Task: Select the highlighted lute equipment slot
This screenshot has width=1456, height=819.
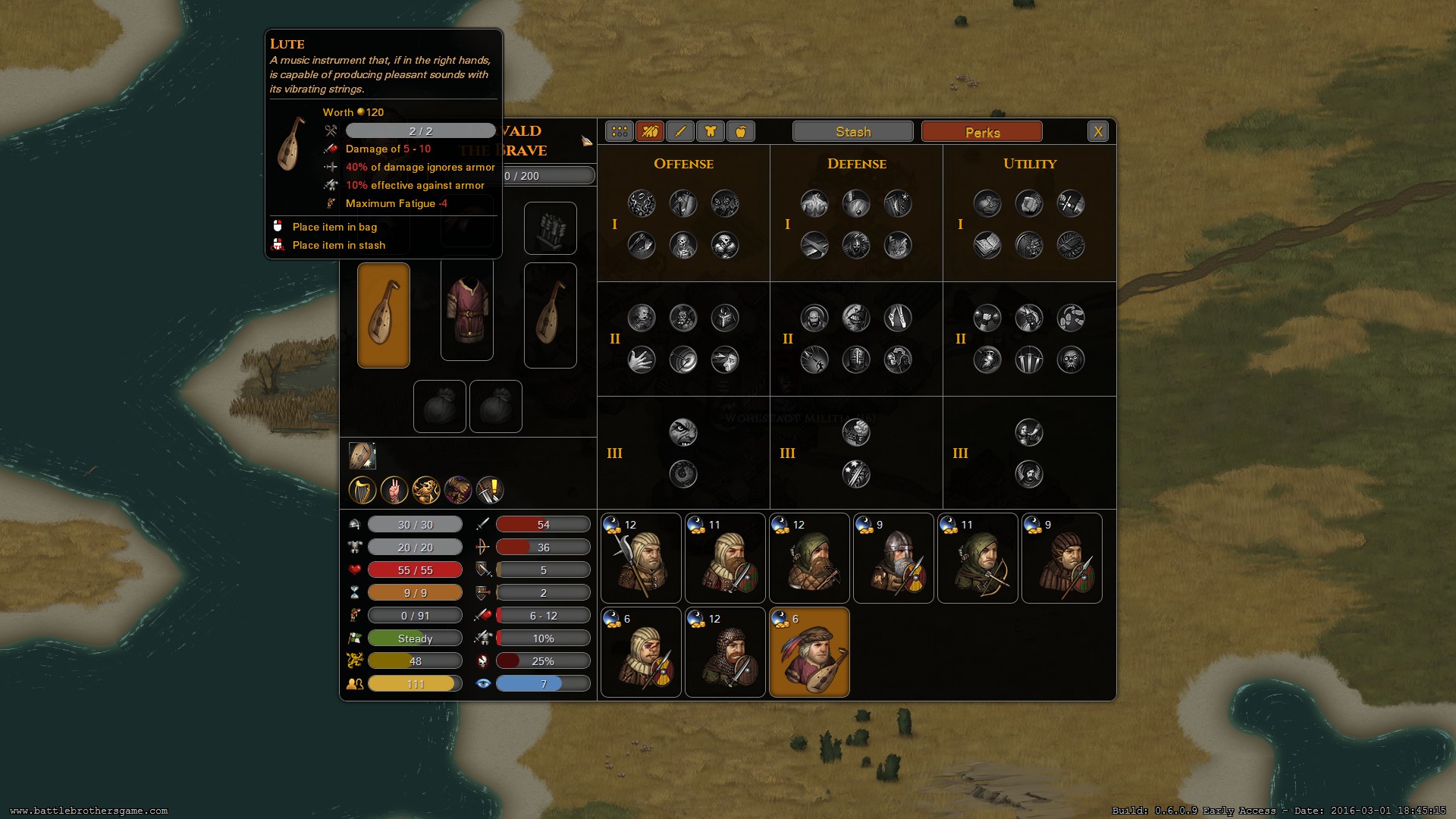Action: pyautogui.click(x=384, y=315)
